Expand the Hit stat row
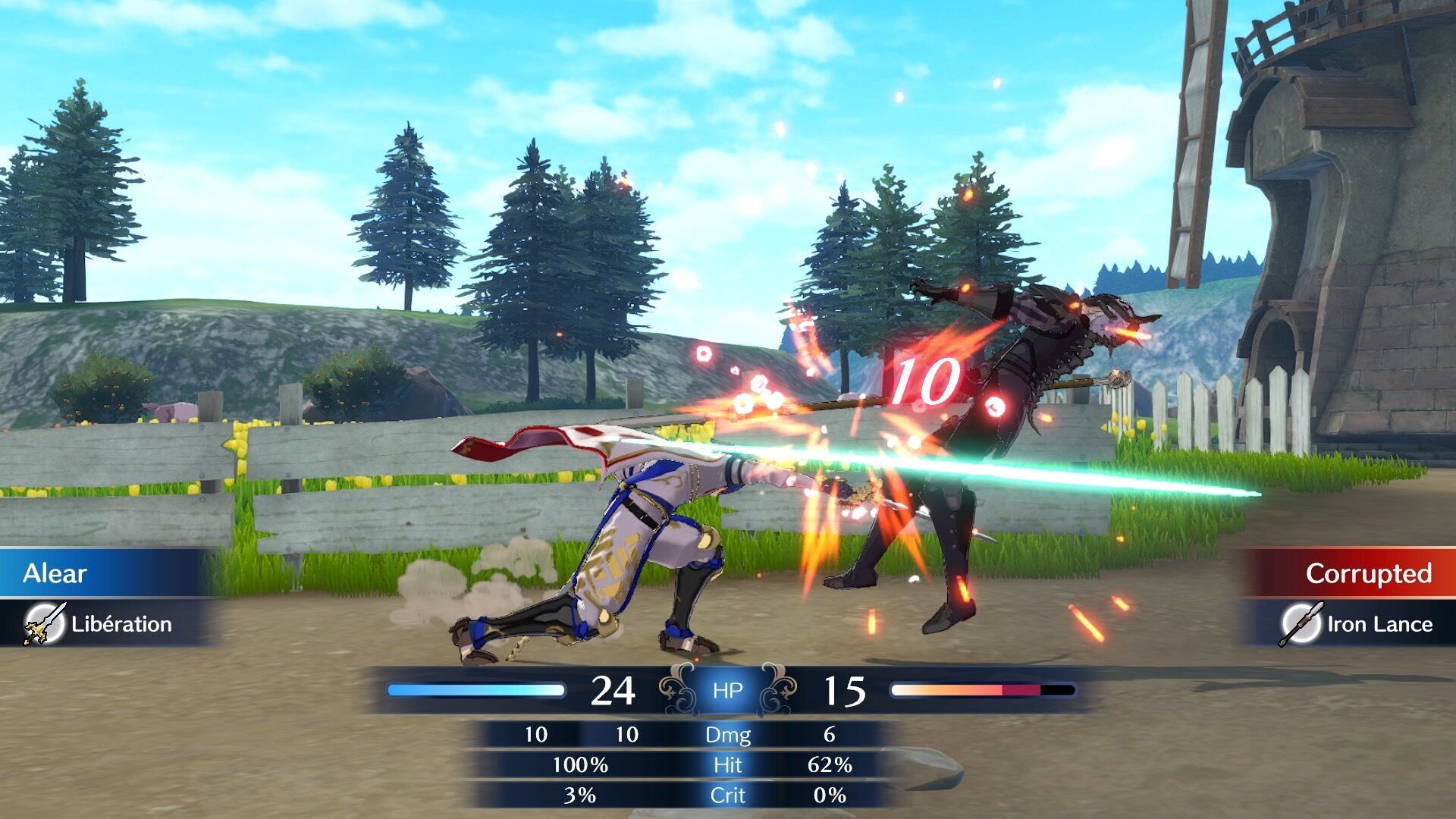 (726, 766)
